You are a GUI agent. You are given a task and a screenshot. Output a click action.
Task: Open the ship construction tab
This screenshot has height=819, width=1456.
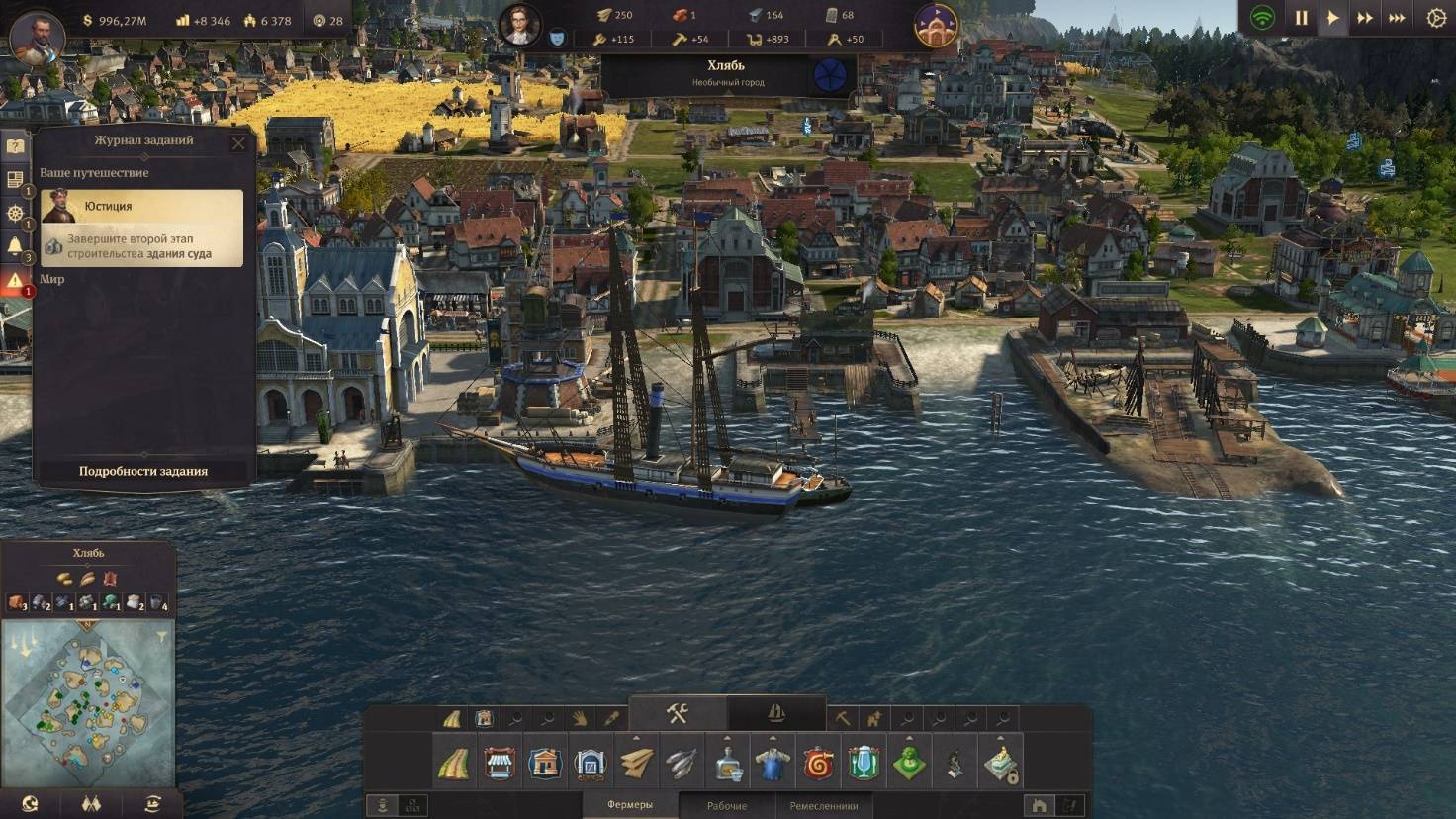[x=776, y=713]
